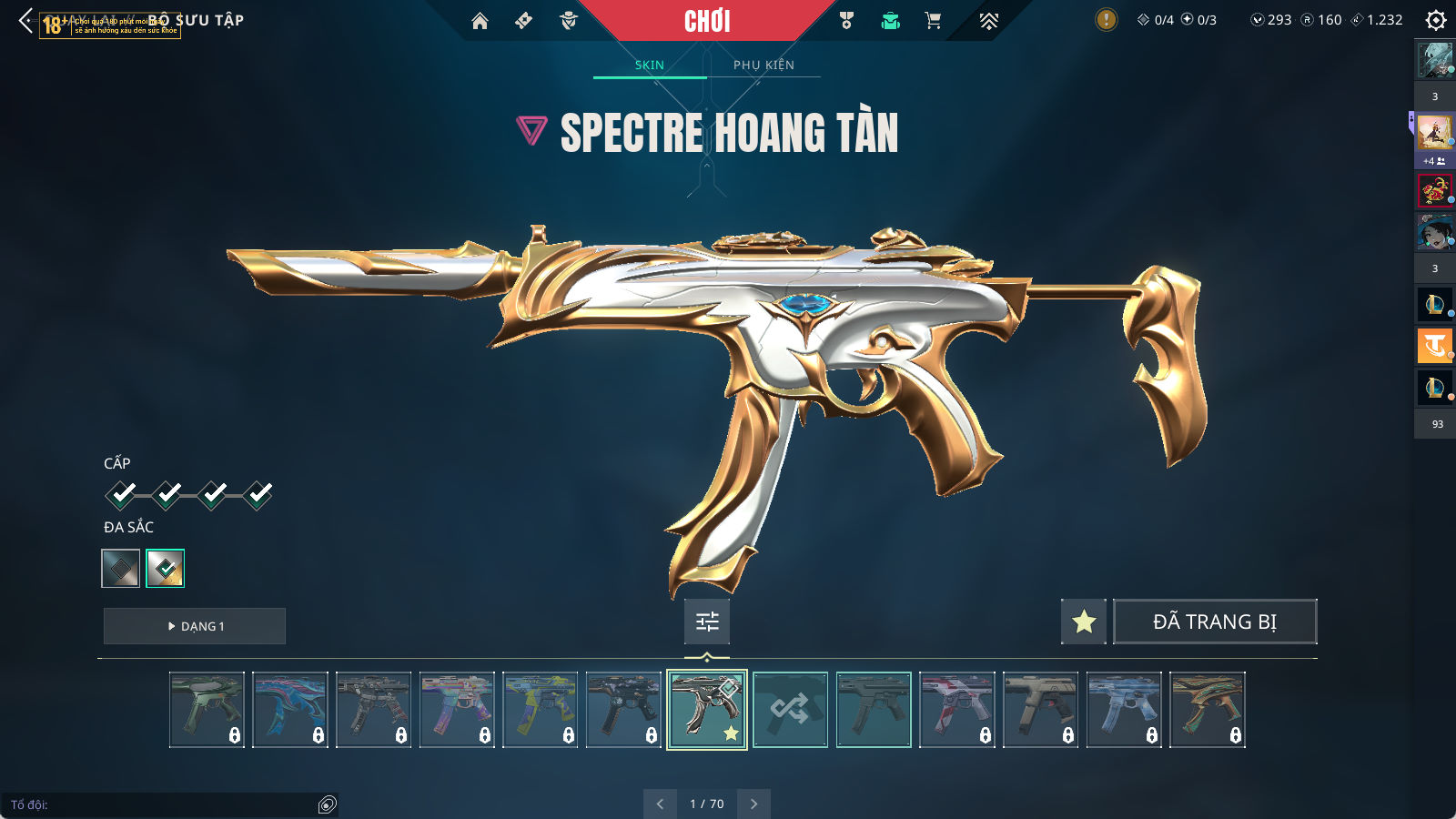Toggle the favorite star button
The width and height of the screenshot is (1456, 819).
coord(1084,622)
